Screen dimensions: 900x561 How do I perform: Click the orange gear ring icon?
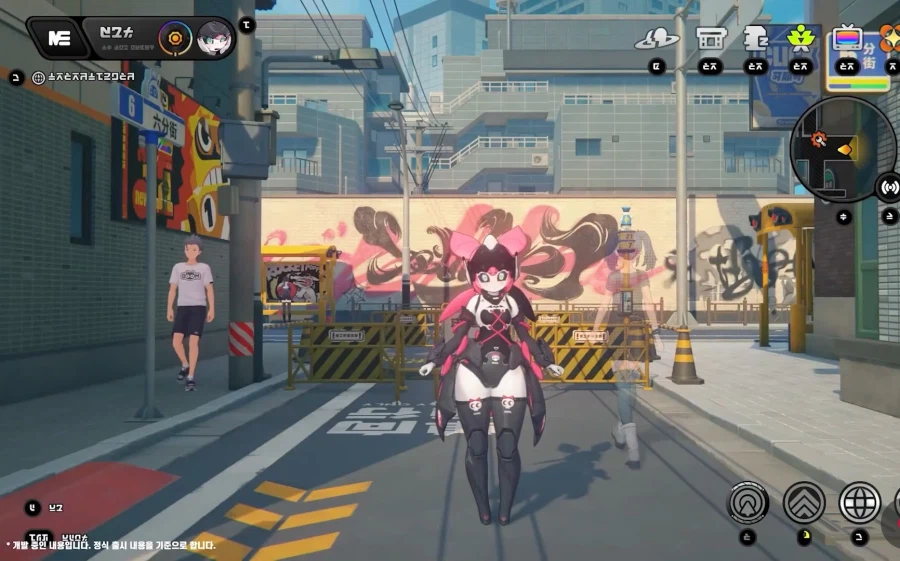[174, 38]
